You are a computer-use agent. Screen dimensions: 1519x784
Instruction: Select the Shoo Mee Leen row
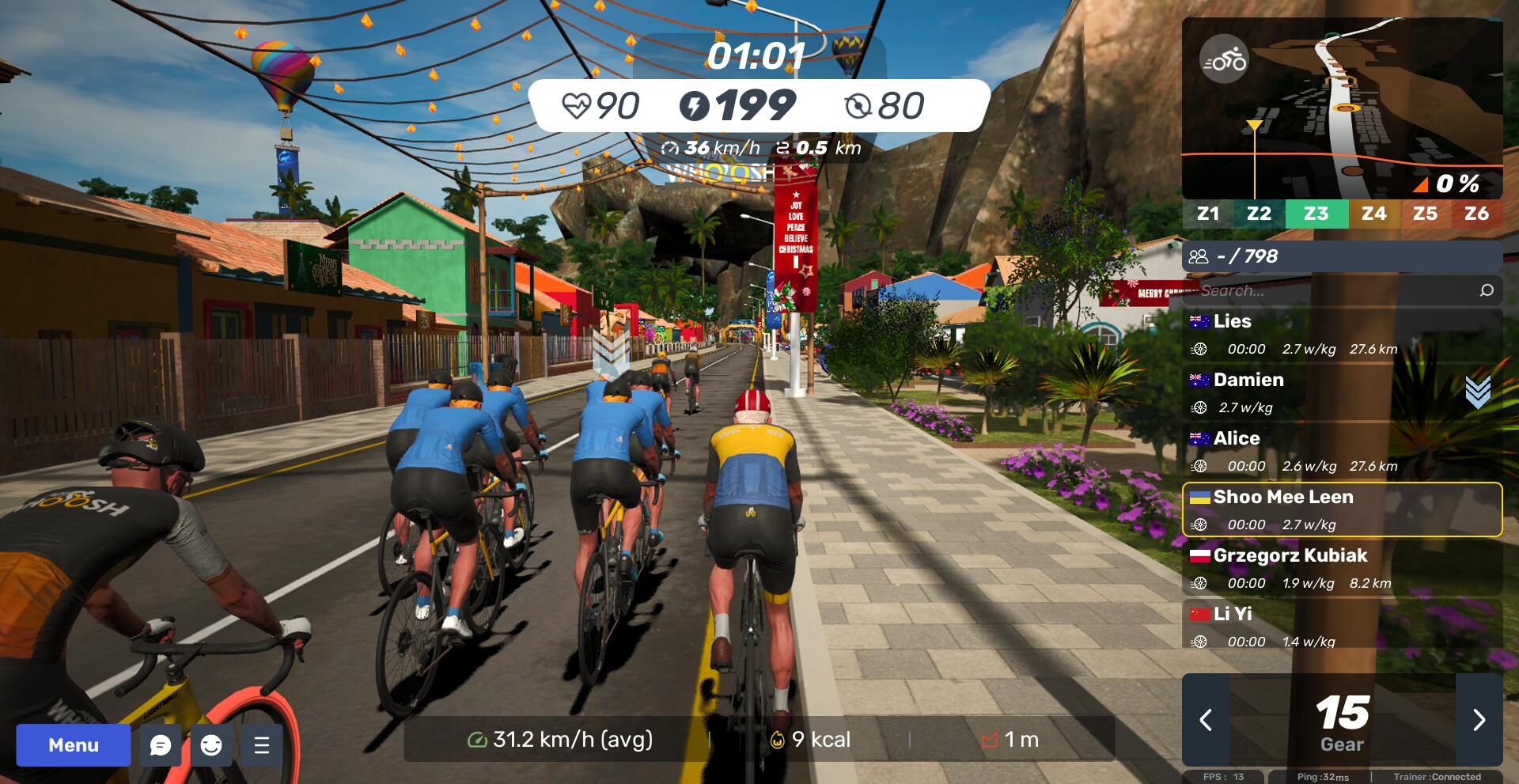point(1342,509)
